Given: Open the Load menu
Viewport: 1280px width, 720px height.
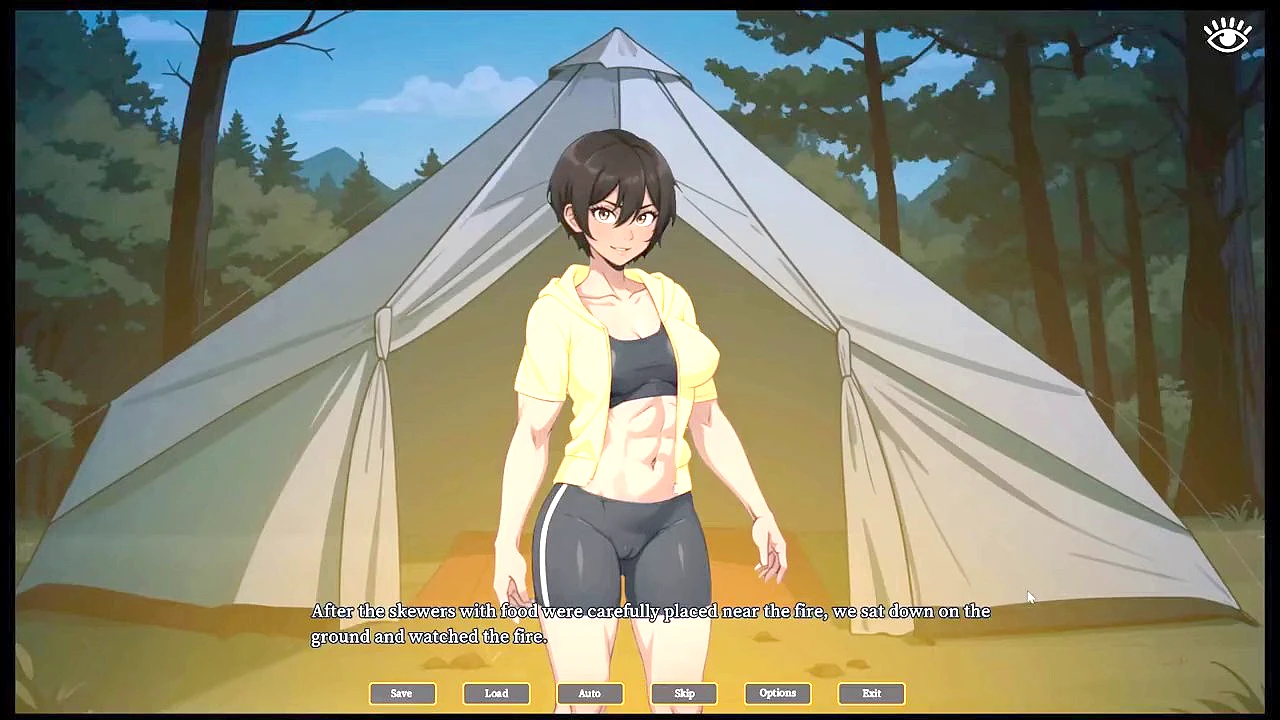Looking at the screenshot, I should pos(496,693).
